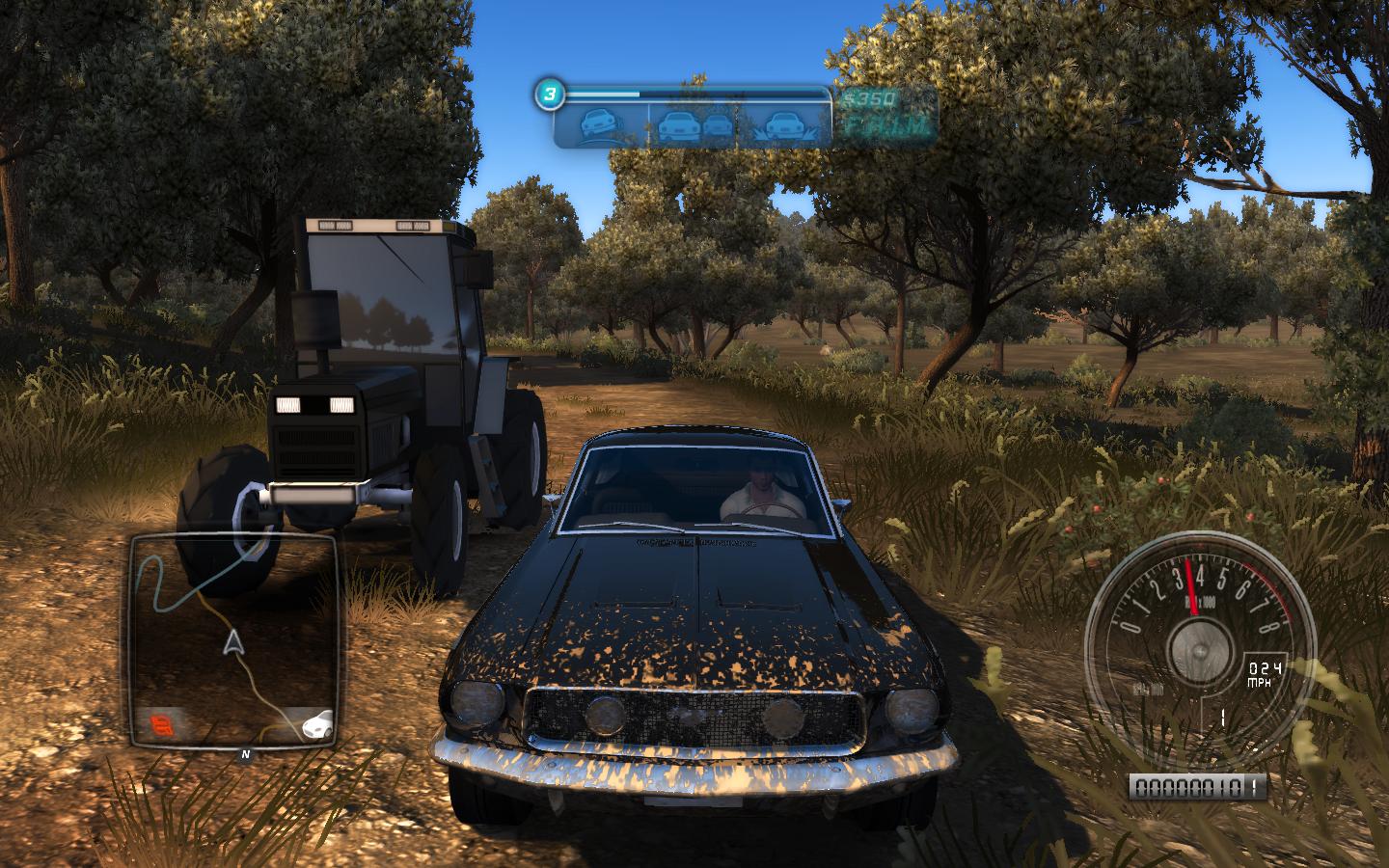Choose the jumping car F.R.I.M. icon
This screenshot has width=1389, height=868.
click(786, 125)
